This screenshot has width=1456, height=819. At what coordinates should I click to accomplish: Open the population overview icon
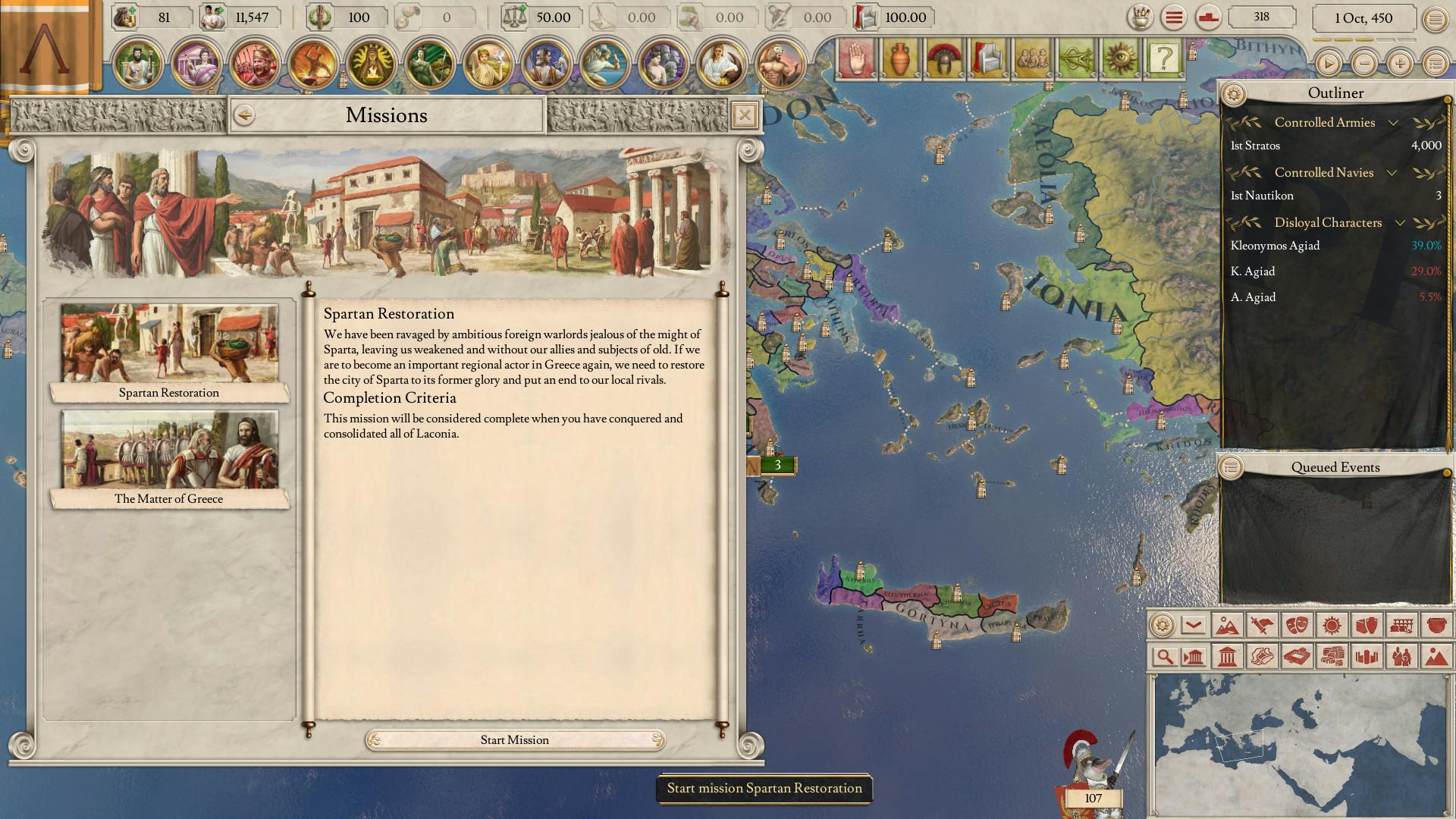(x=1034, y=58)
